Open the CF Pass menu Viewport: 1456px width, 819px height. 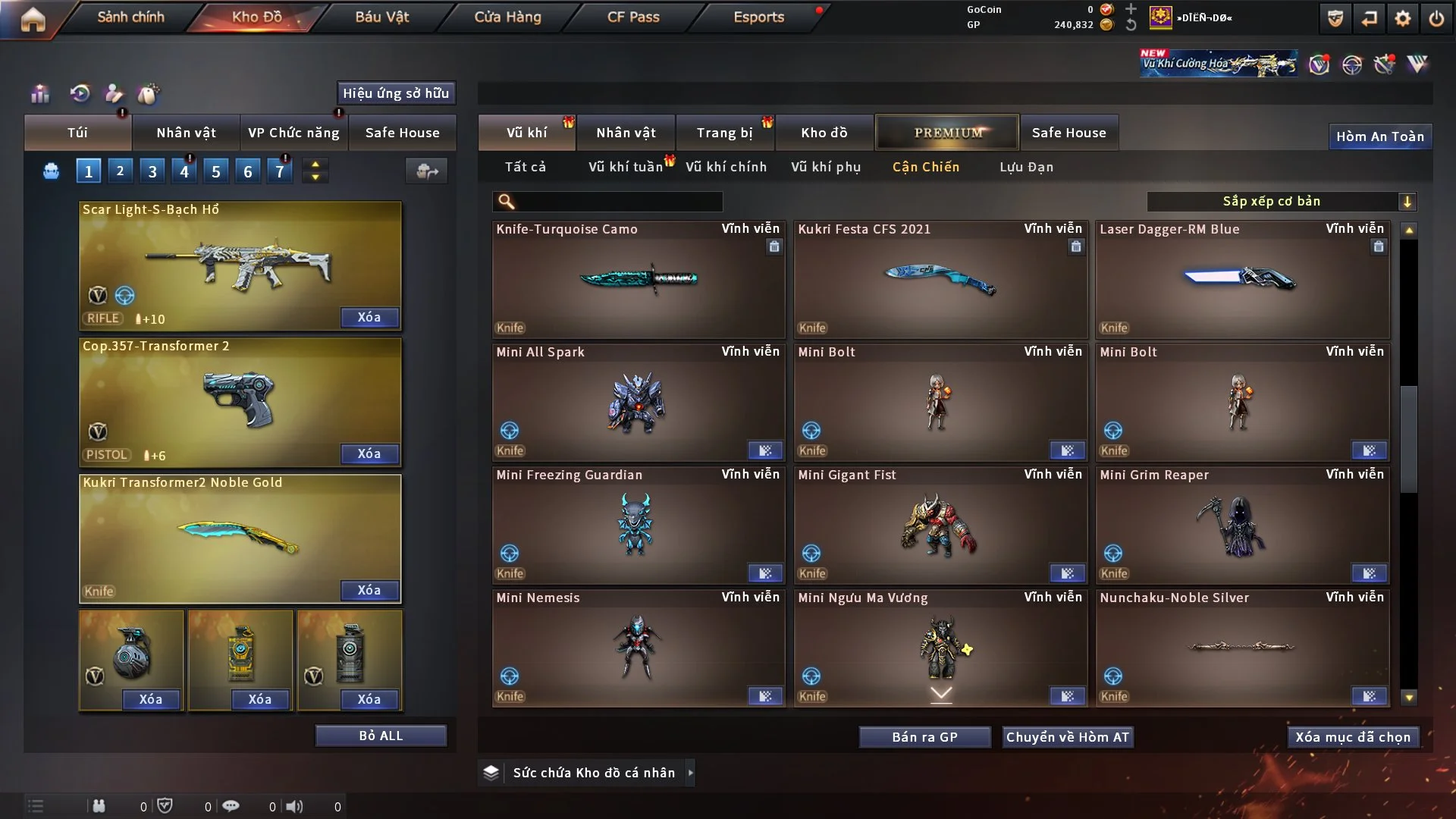coord(633,17)
